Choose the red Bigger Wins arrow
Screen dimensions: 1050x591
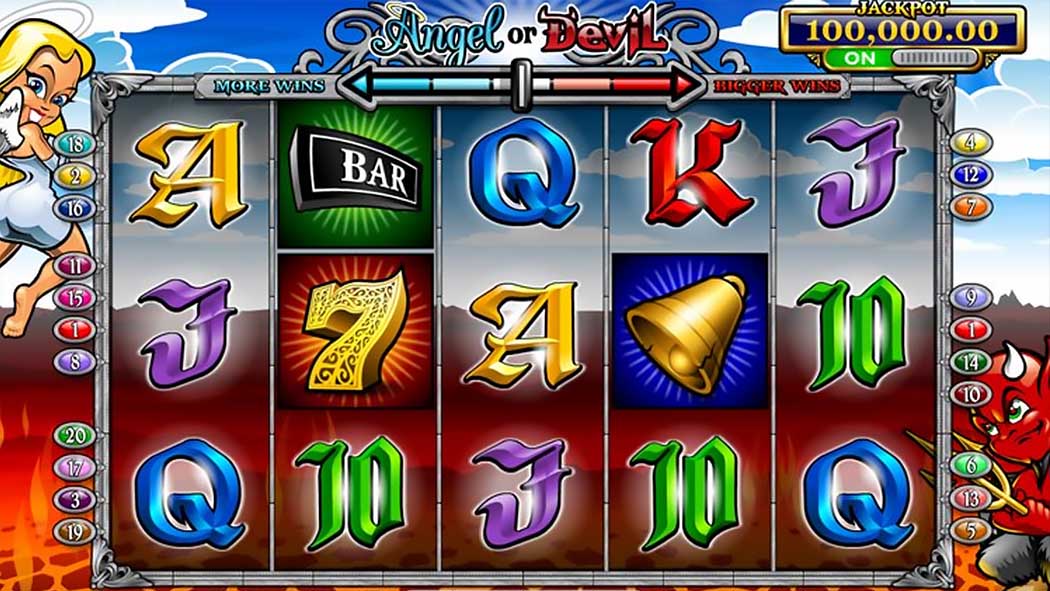[x=617, y=85]
